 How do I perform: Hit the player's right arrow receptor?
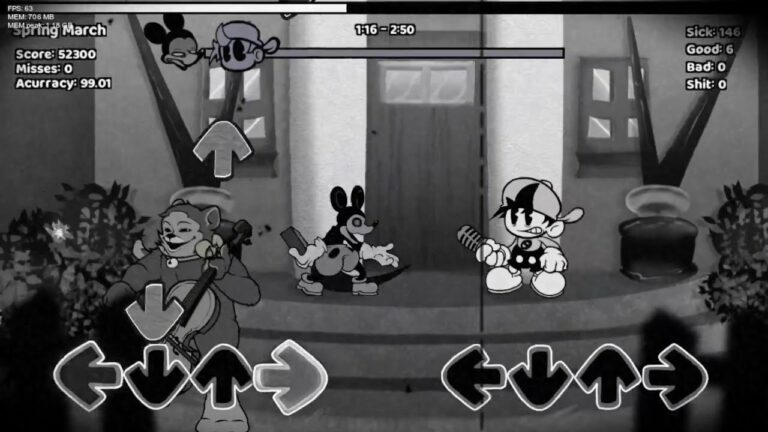[x=675, y=376]
